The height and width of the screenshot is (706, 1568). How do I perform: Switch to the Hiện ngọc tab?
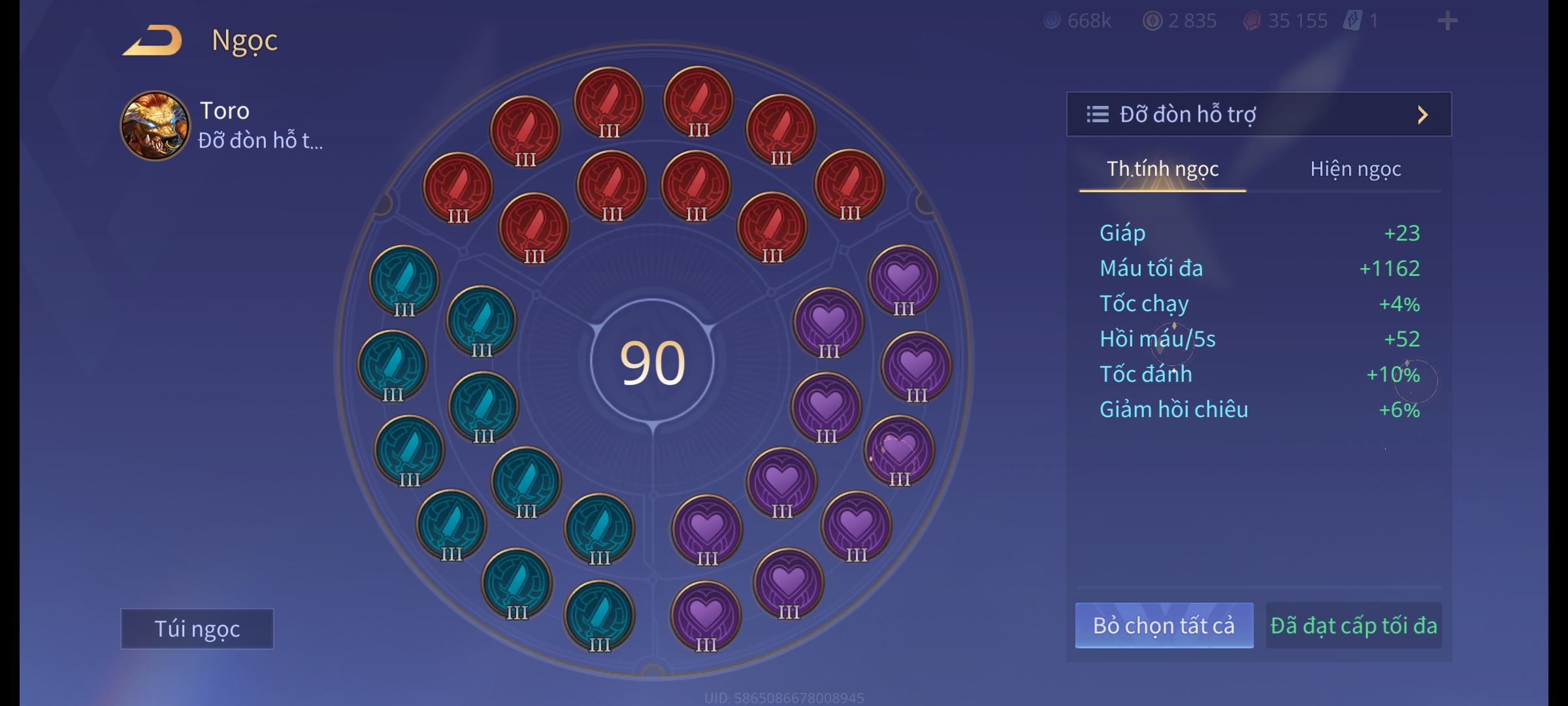point(1355,169)
